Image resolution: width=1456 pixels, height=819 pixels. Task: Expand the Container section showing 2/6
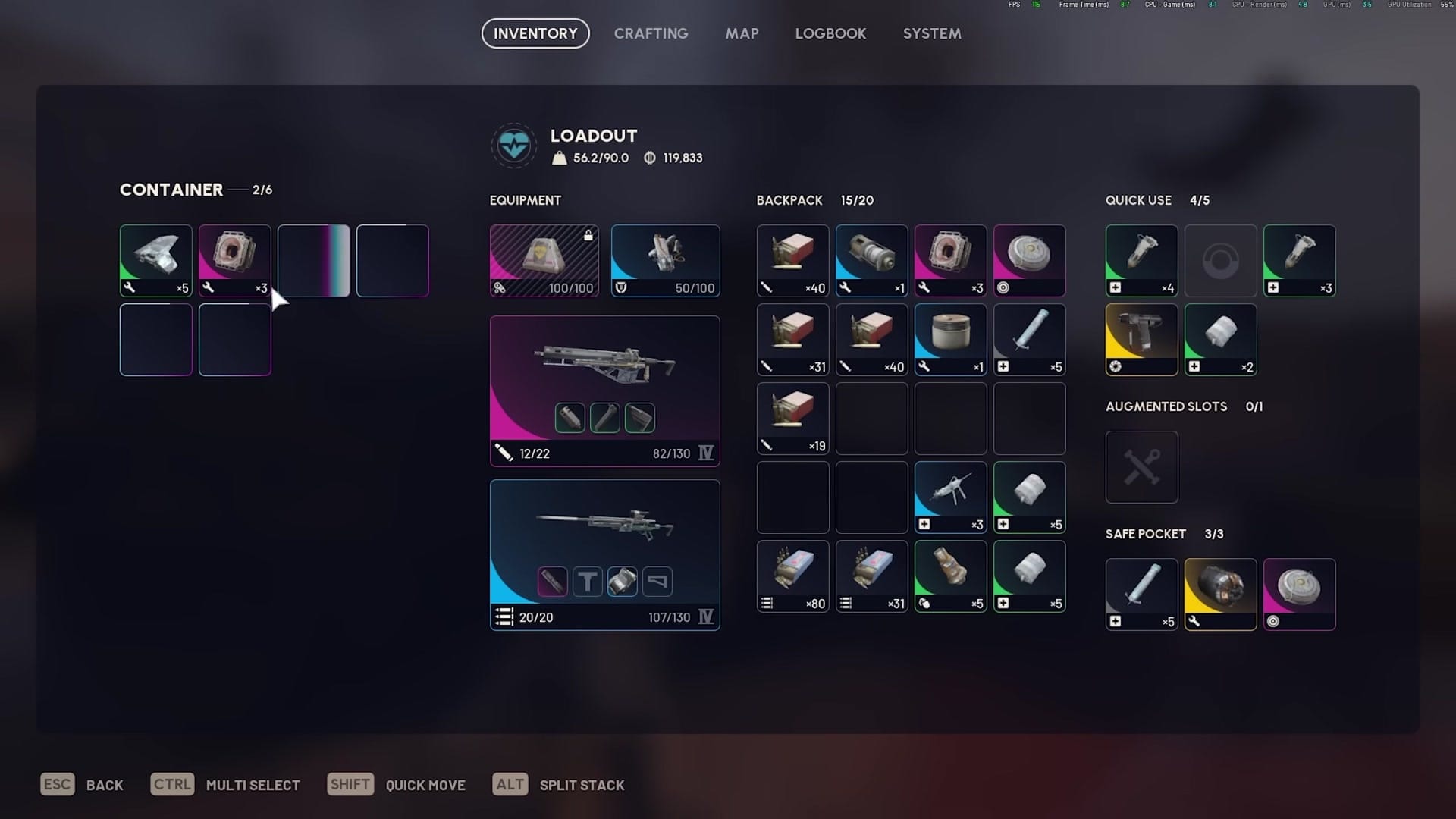196,190
